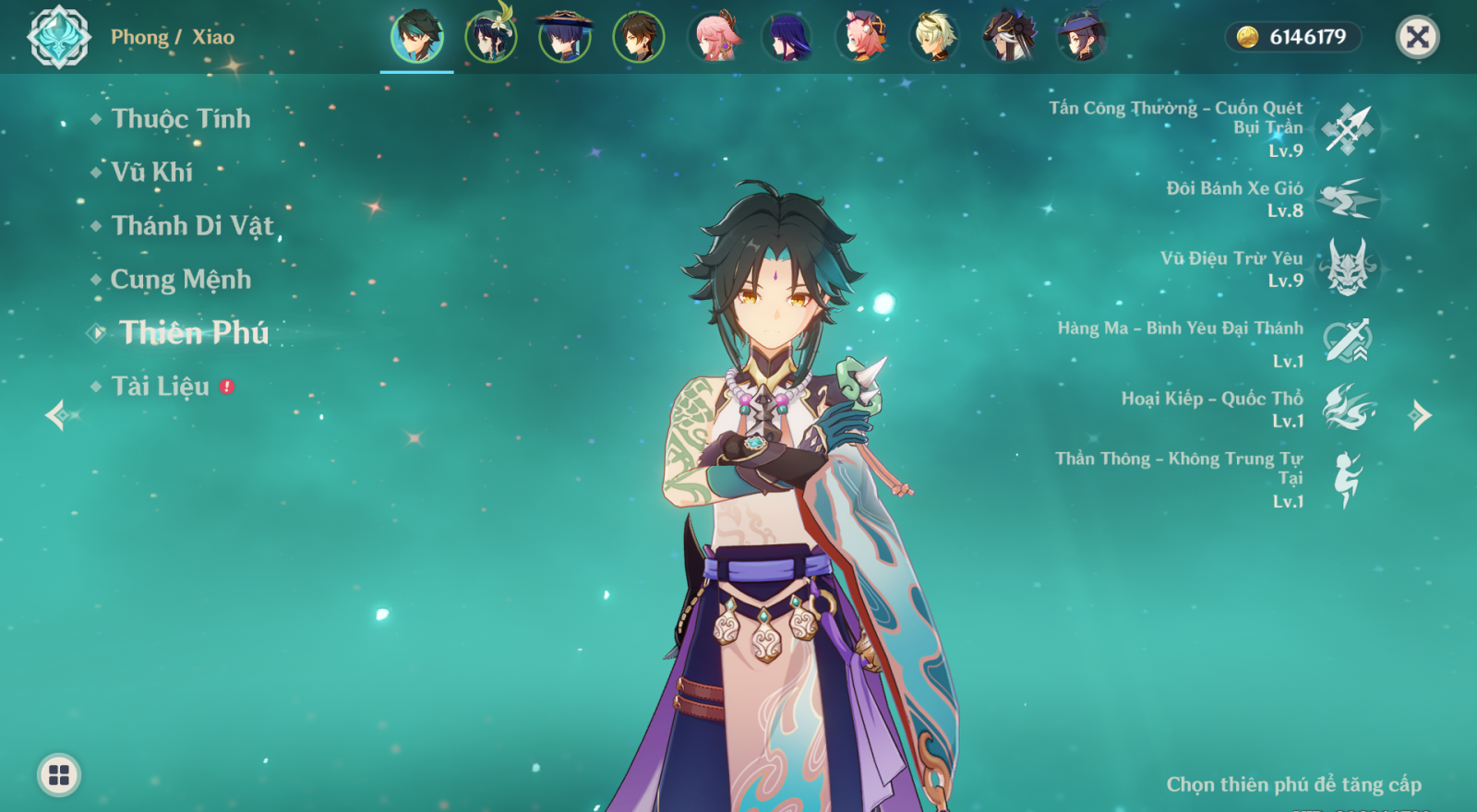The image size is (1477, 812).
Task: Choose the pink-haired Yae Miko portrait
Action: pyautogui.click(x=713, y=38)
